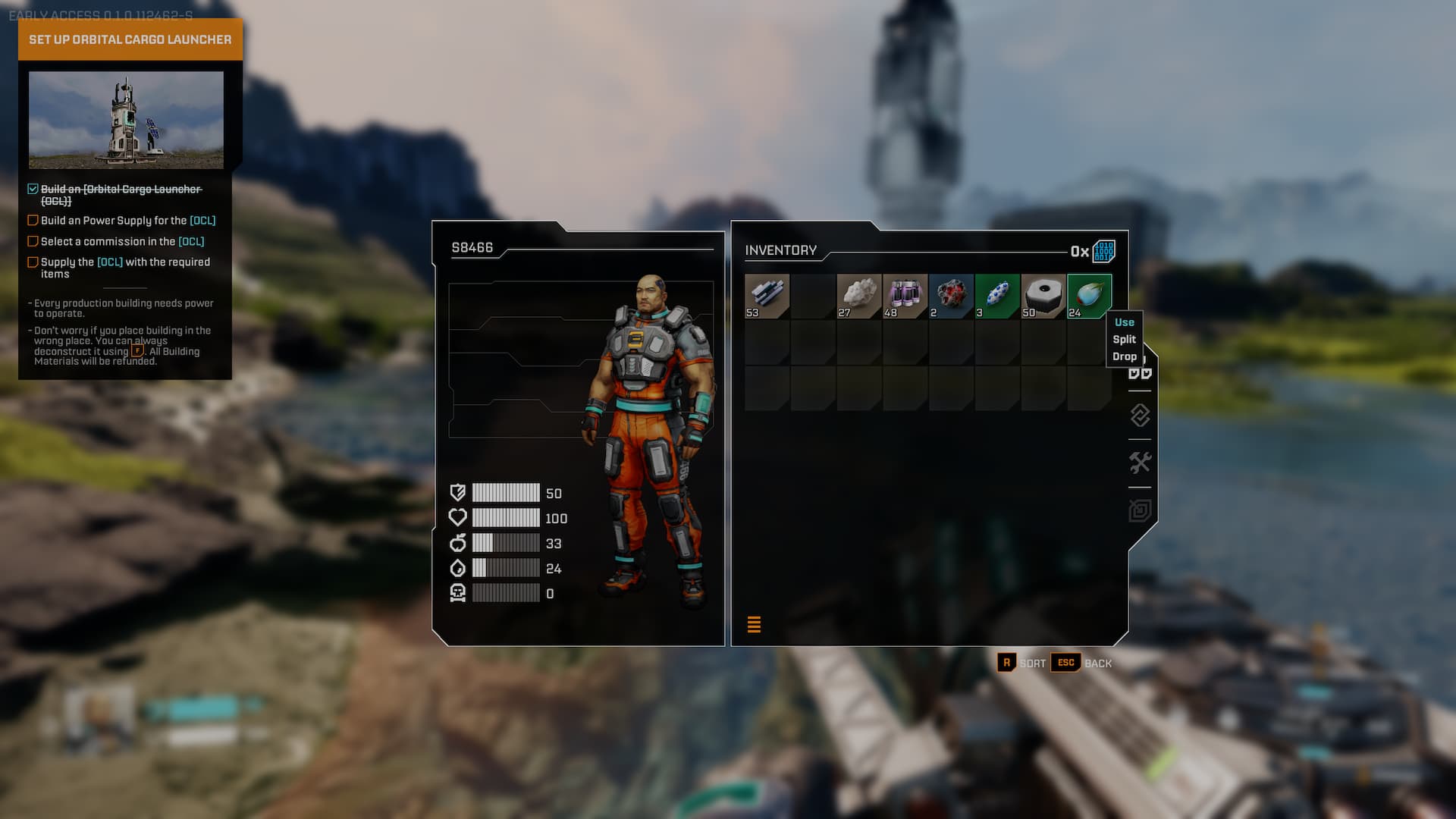Select the octagonal grey block stack of 50
Screen dimensions: 1456x819
(x=1043, y=296)
